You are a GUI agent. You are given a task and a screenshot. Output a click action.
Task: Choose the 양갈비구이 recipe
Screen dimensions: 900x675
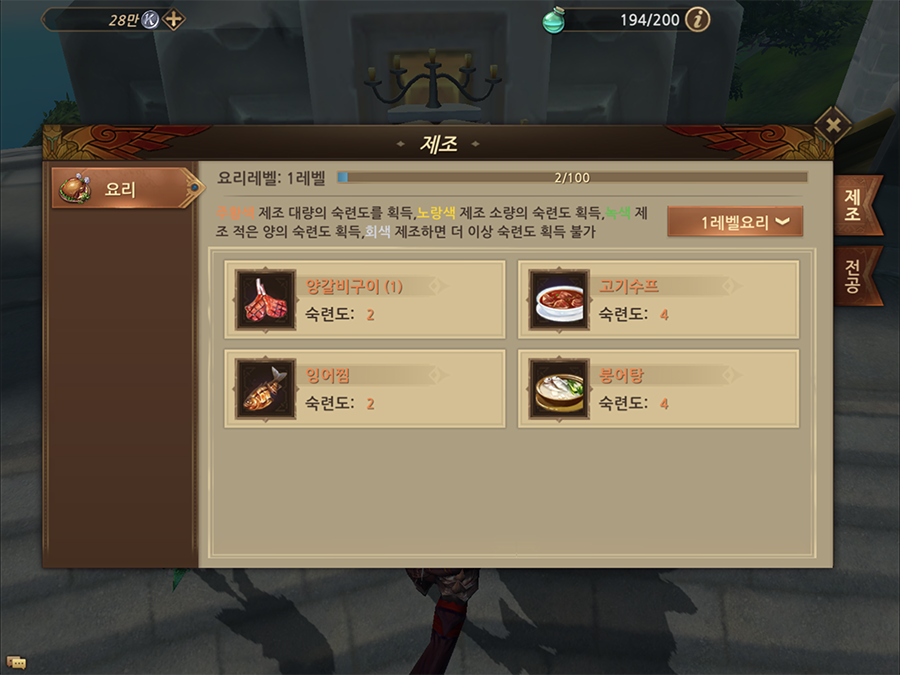point(365,300)
